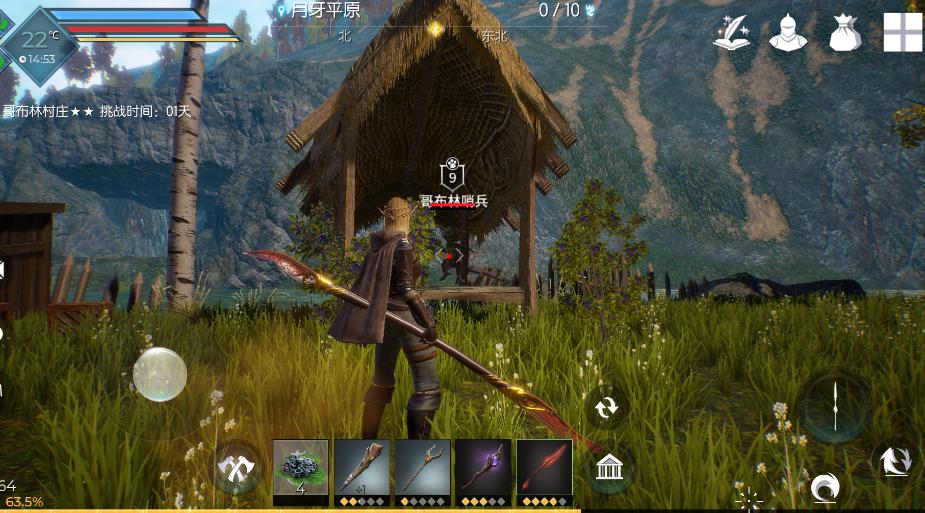Equip the red spear in the hotbar
925x513 pixels.
click(544, 467)
